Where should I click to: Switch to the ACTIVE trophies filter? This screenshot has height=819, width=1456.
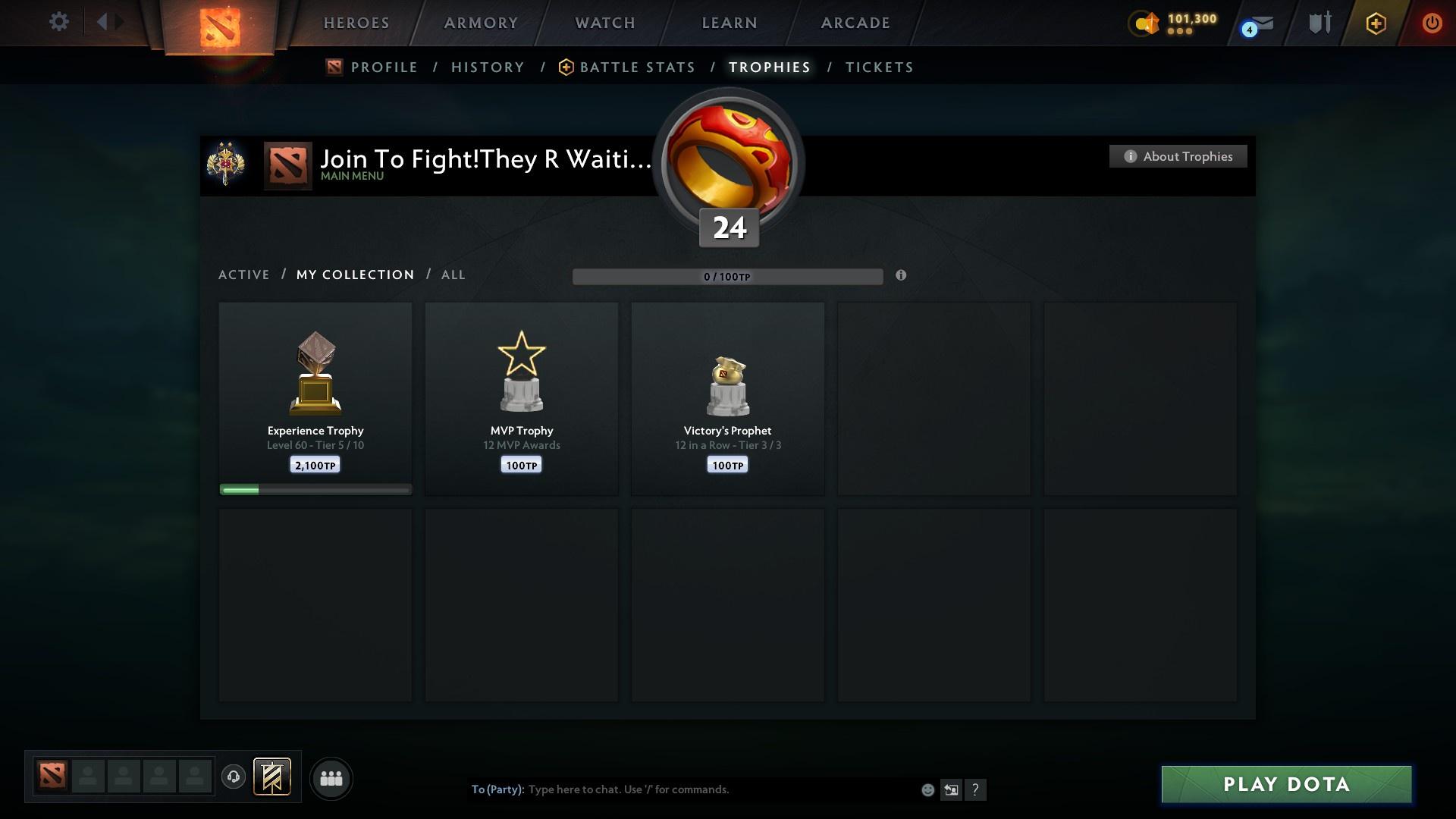click(244, 275)
